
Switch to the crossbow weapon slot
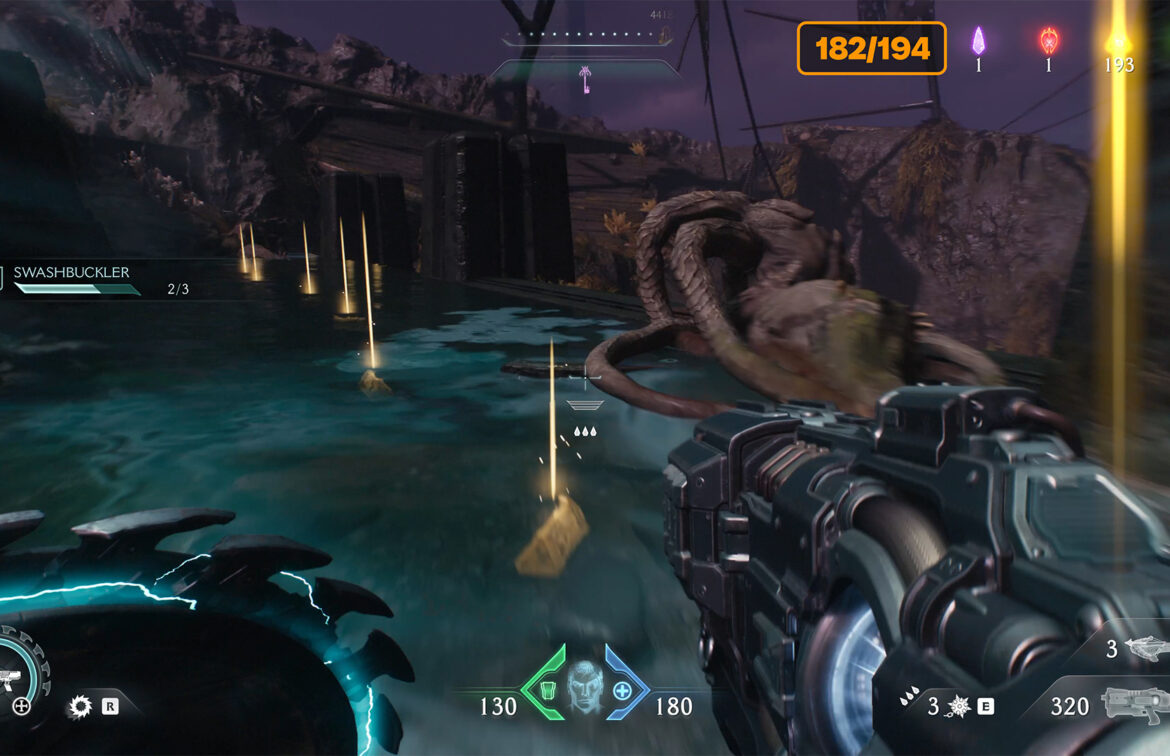pyautogui.click(x=1144, y=649)
